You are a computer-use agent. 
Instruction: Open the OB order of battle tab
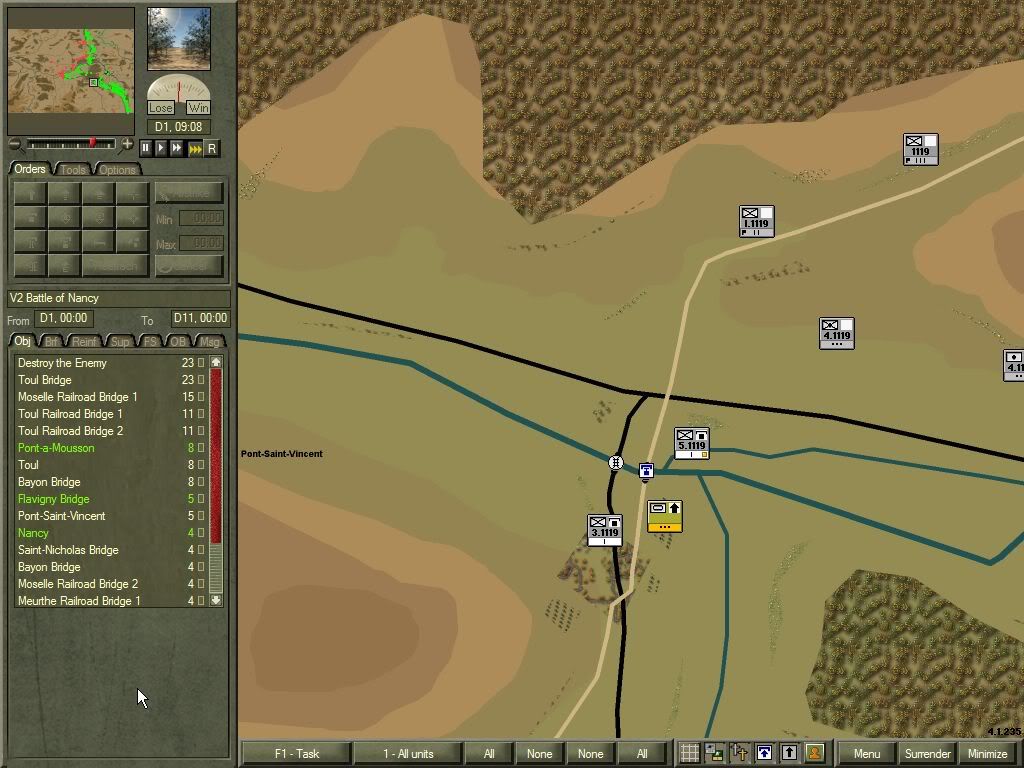point(178,342)
